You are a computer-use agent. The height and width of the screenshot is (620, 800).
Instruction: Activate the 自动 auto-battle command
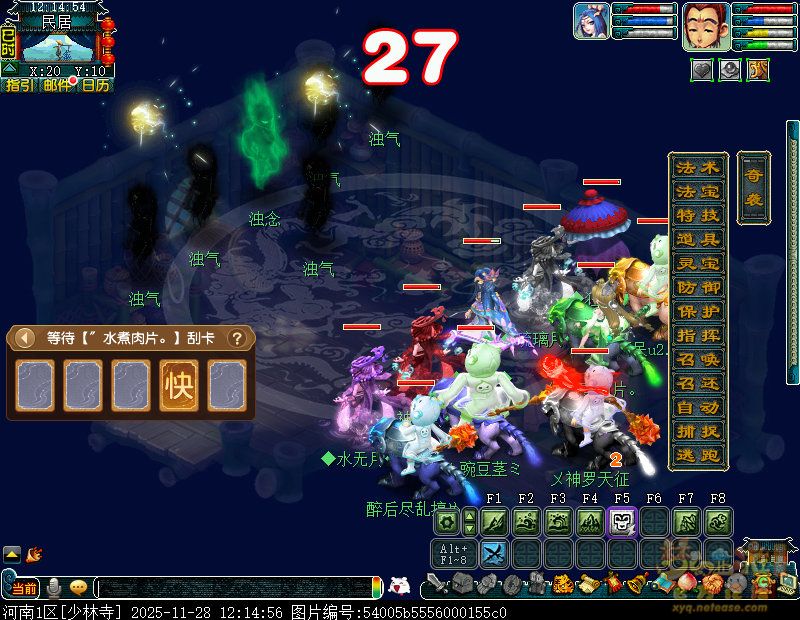tap(697, 408)
